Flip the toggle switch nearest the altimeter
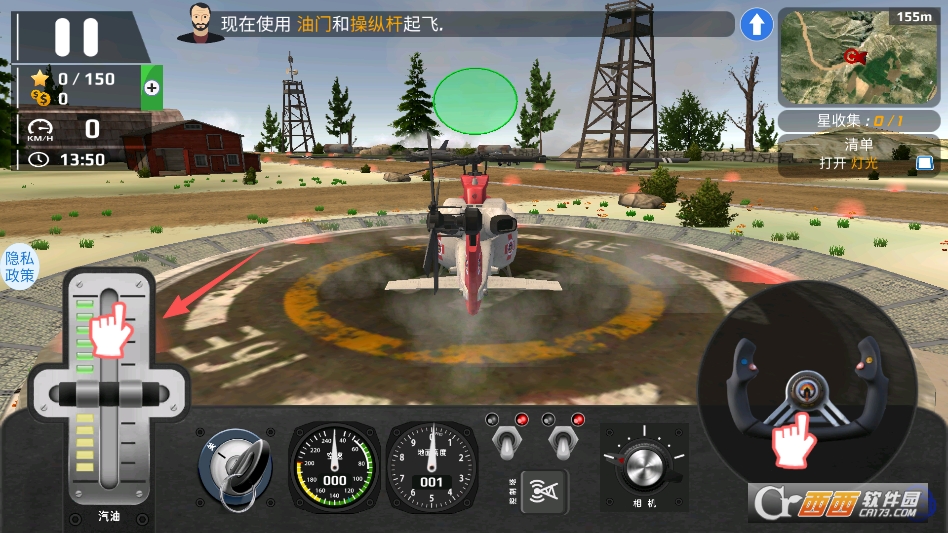The width and height of the screenshot is (948, 533). click(x=506, y=440)
